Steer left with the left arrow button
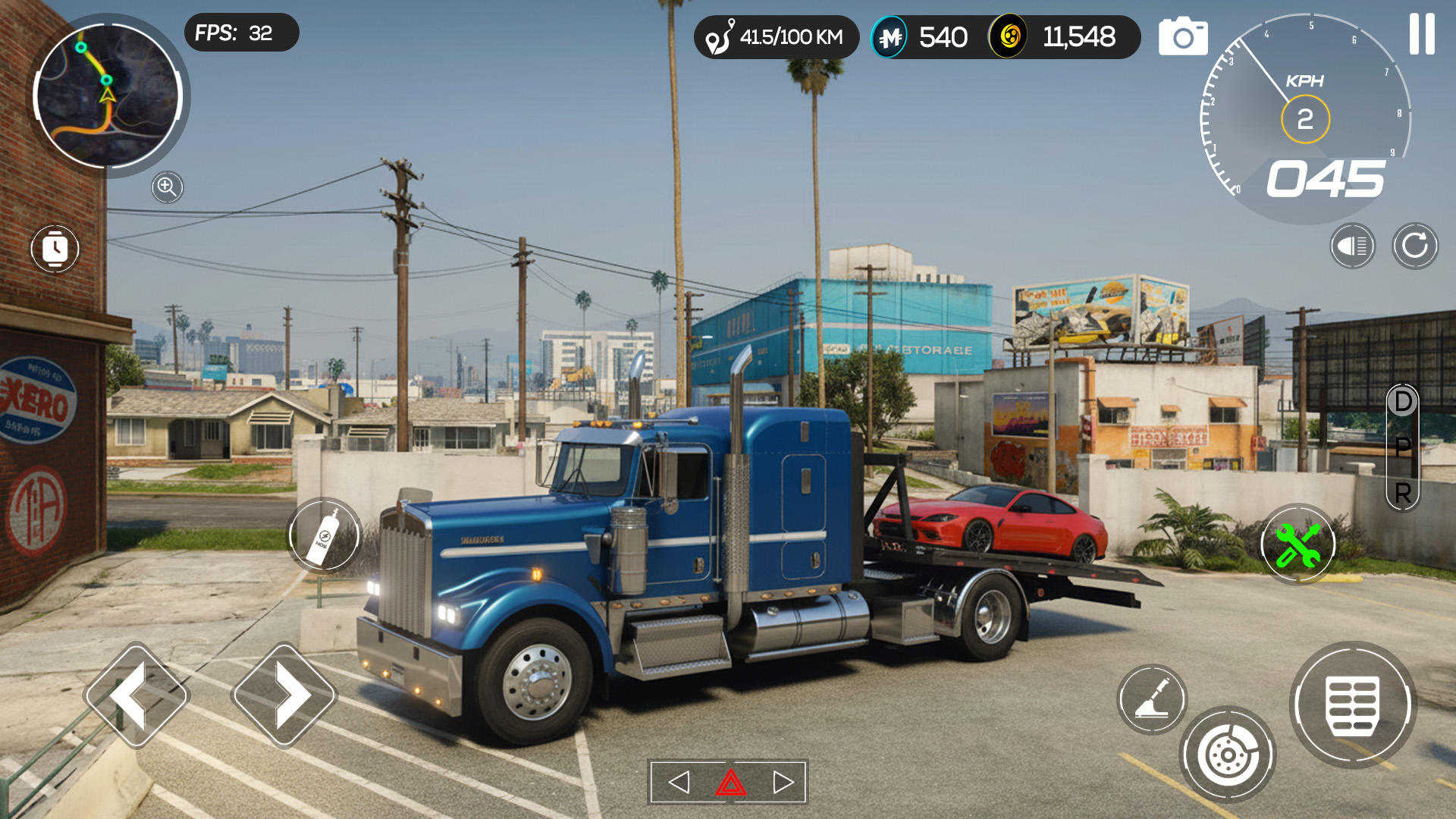This screenshot has height=819, width=1456. tap(136, 695)
